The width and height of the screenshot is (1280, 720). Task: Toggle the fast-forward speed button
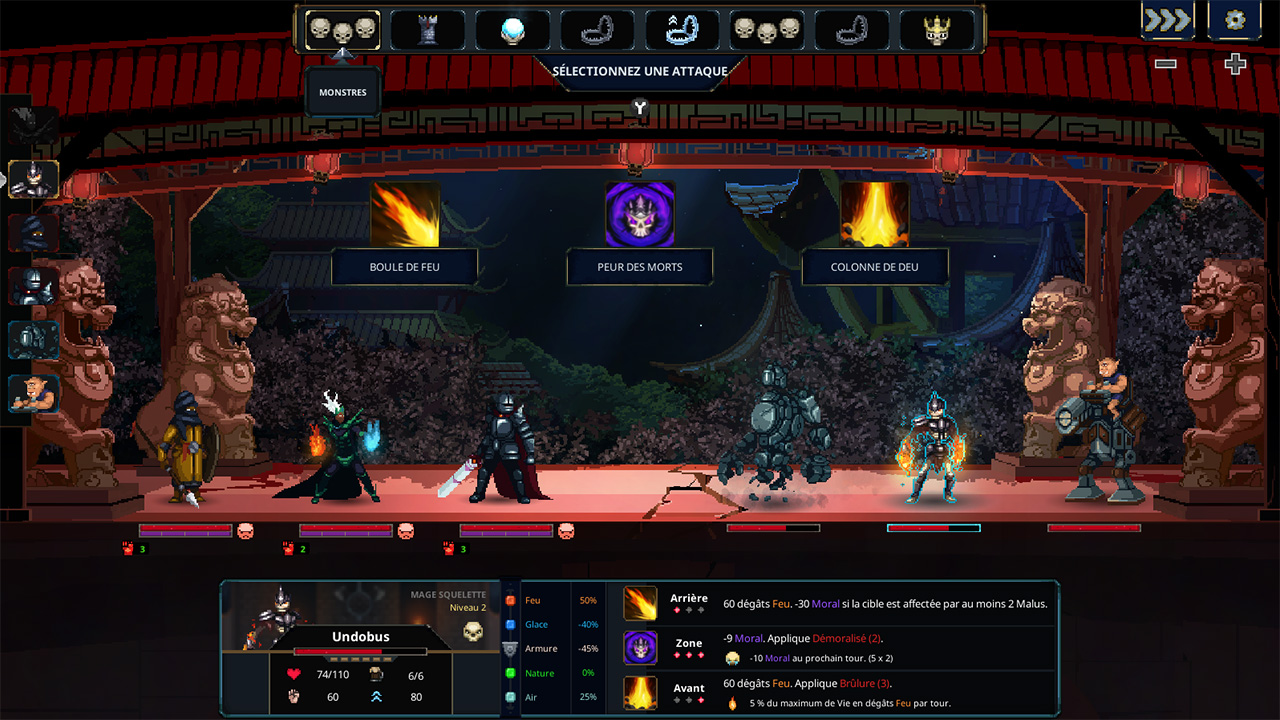click(x=1168, y=20)
